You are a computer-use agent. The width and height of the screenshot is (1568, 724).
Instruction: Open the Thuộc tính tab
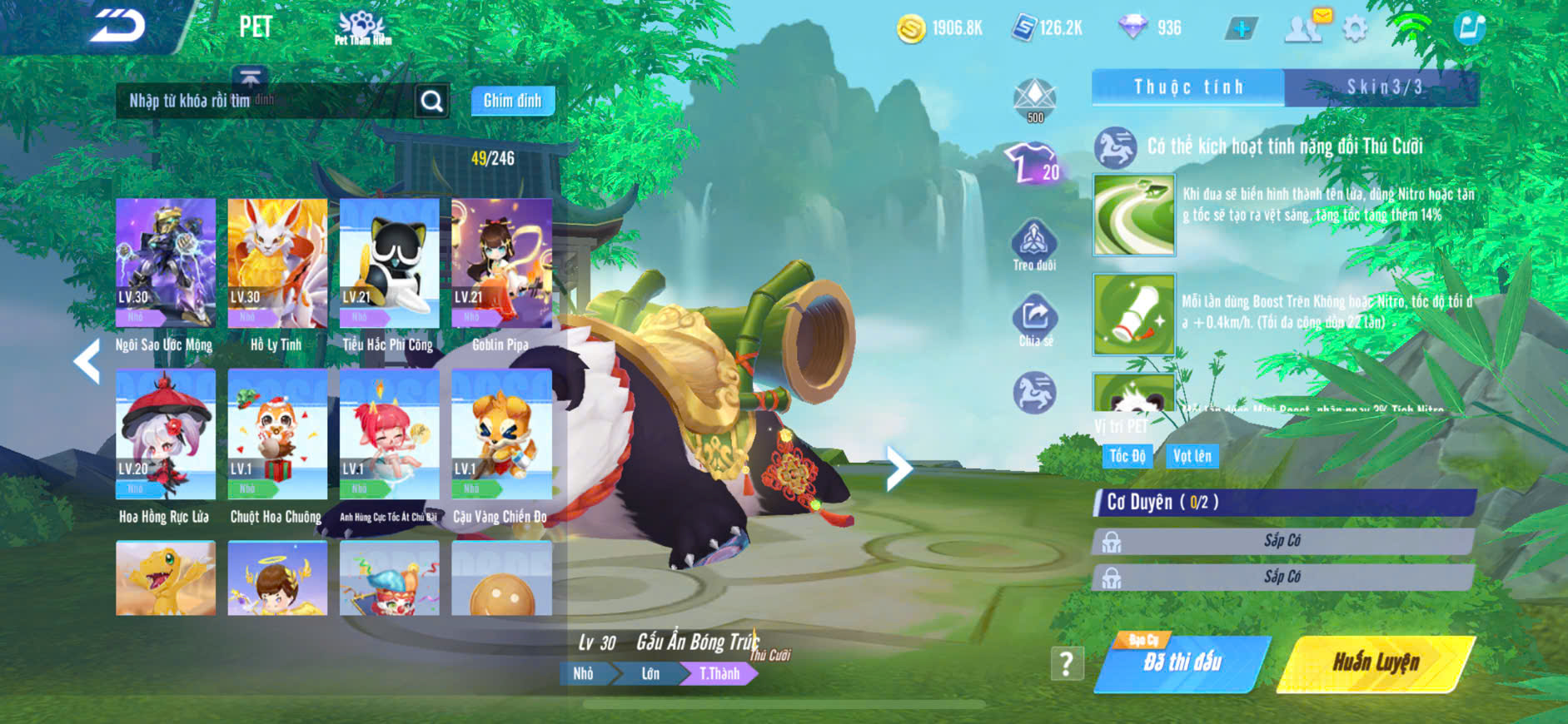(x=1188, y=87)
